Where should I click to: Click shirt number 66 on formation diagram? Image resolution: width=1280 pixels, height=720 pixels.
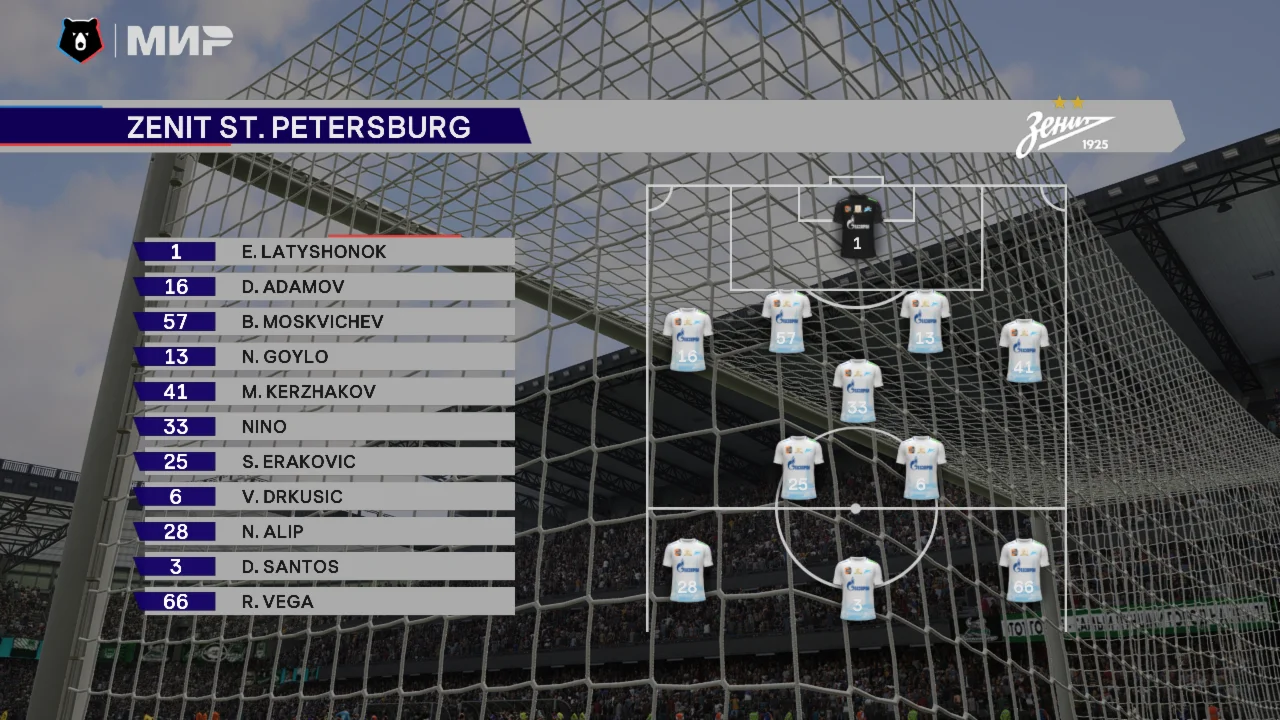click(x=1024, y=570)
